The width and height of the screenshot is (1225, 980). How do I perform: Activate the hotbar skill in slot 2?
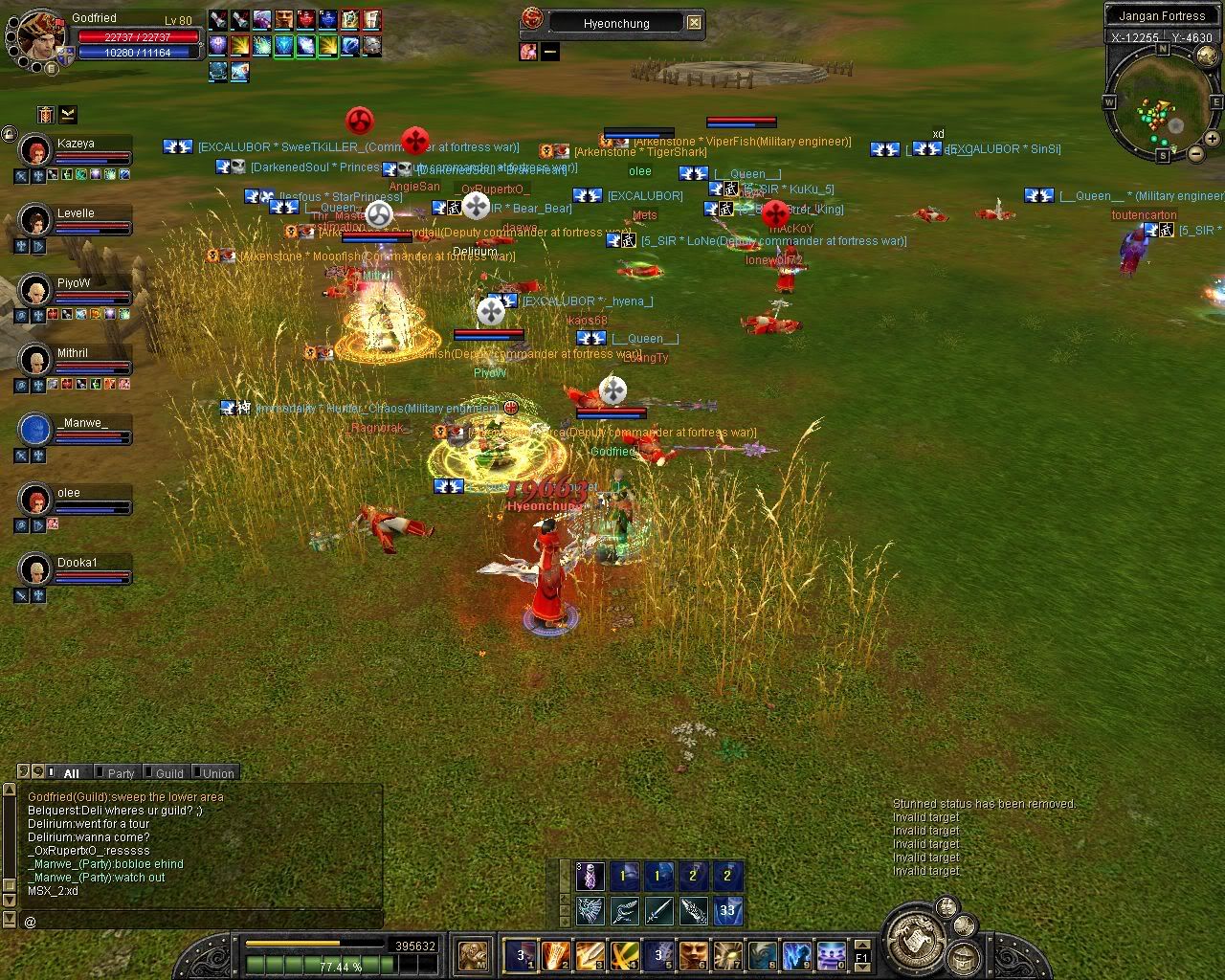(556, 955)
